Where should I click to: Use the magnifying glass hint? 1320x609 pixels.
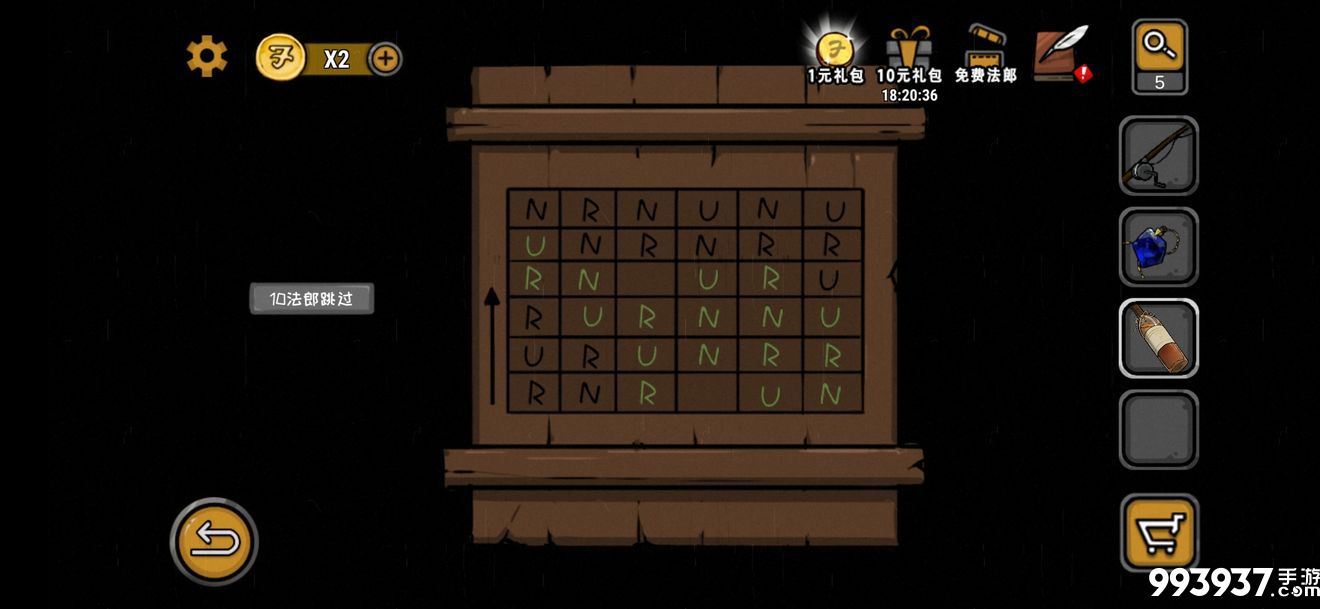[x=1159, y=57]
